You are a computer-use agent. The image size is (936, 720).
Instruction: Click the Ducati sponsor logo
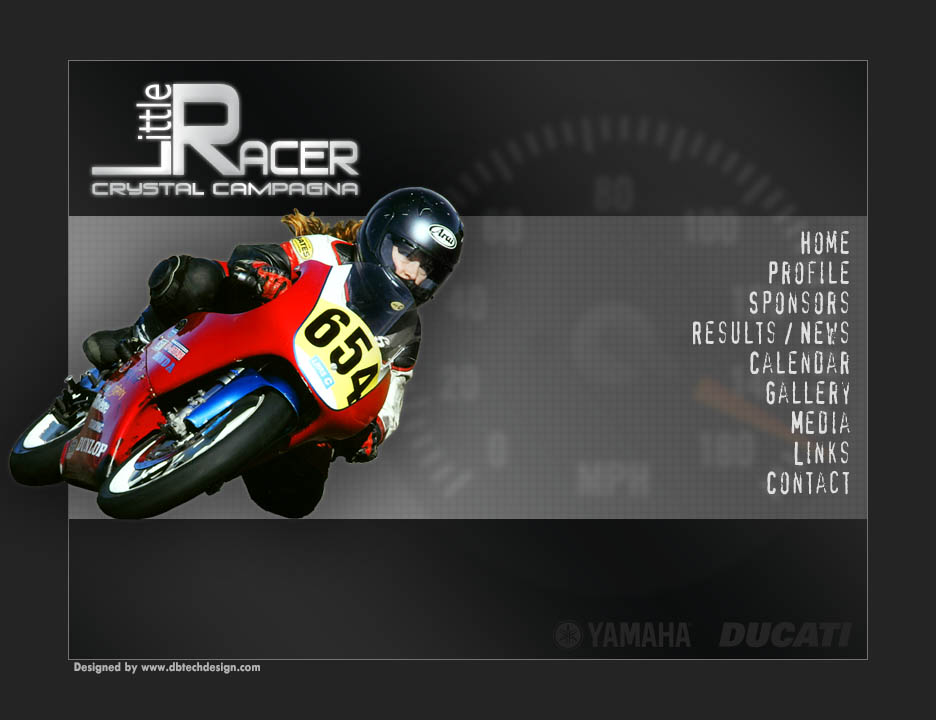click(785, 635)
